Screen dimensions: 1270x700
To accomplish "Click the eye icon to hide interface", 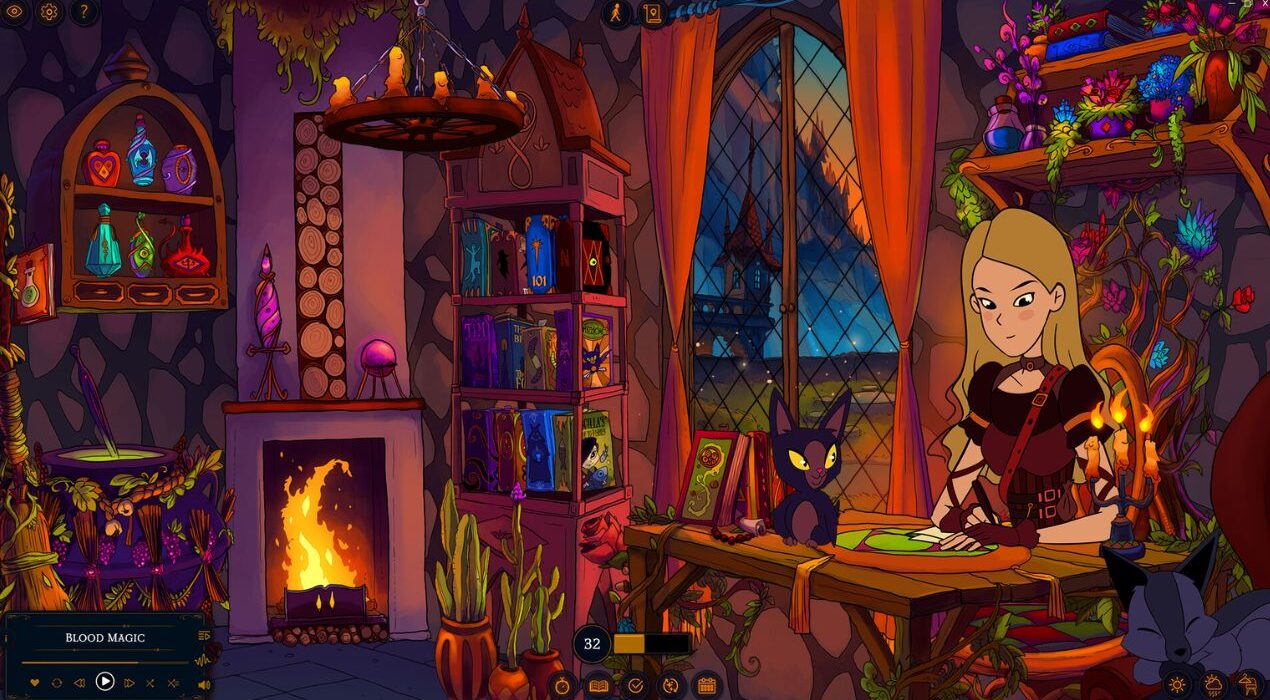I will point(14,12).
